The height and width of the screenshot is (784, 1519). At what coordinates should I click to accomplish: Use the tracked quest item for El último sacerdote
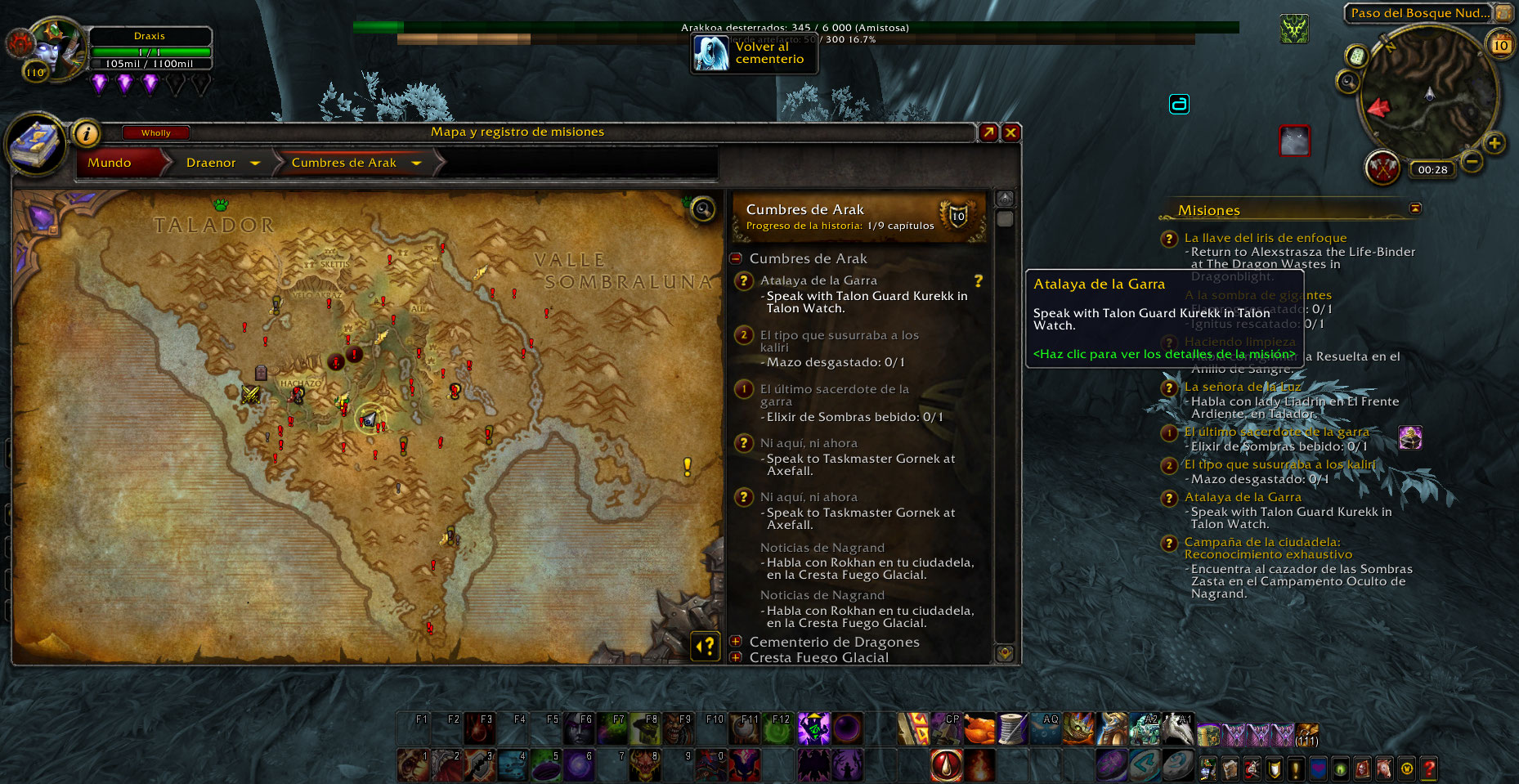coord(1410,438)
